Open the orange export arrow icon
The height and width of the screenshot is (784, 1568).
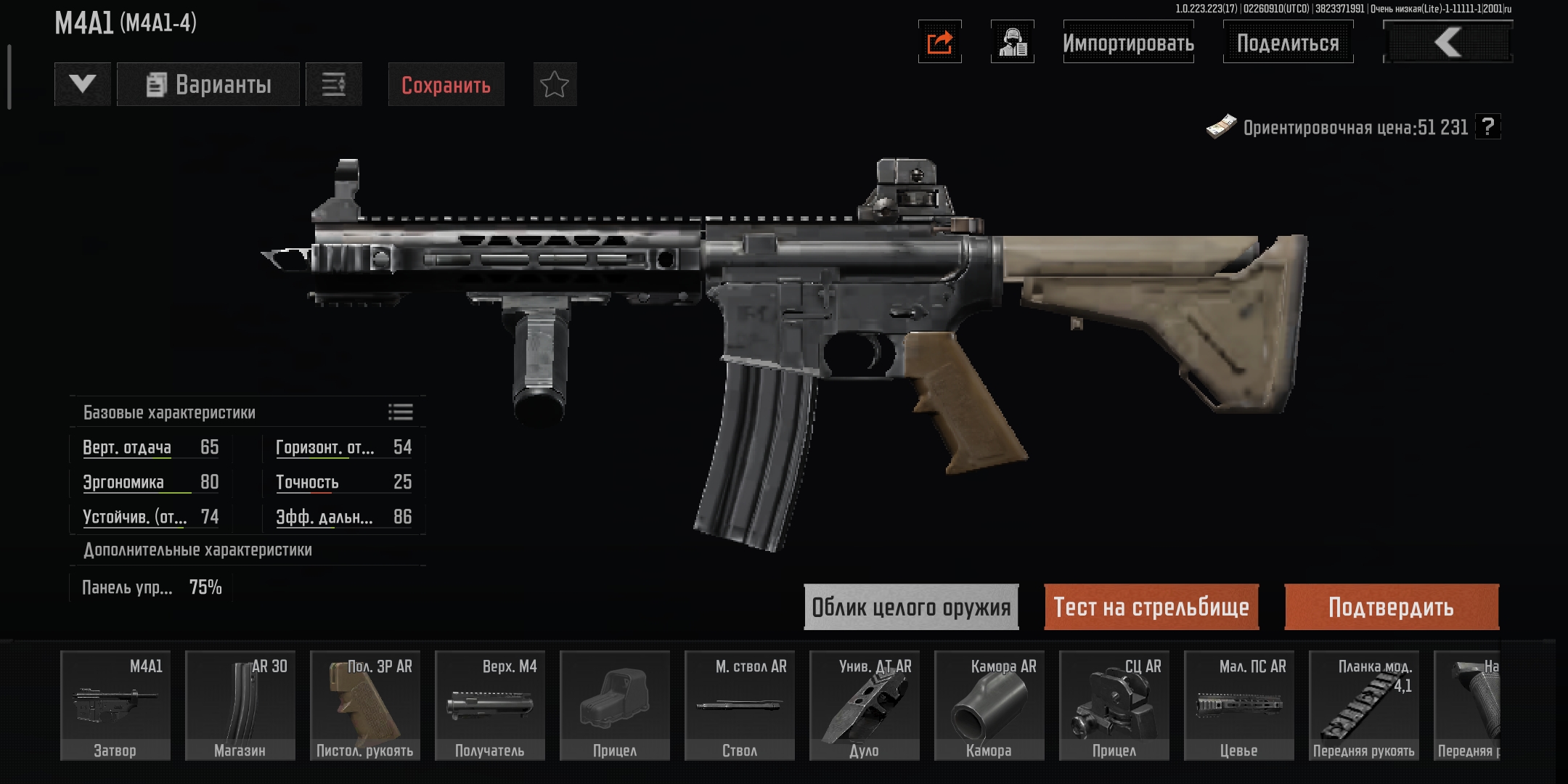[939, 42]
